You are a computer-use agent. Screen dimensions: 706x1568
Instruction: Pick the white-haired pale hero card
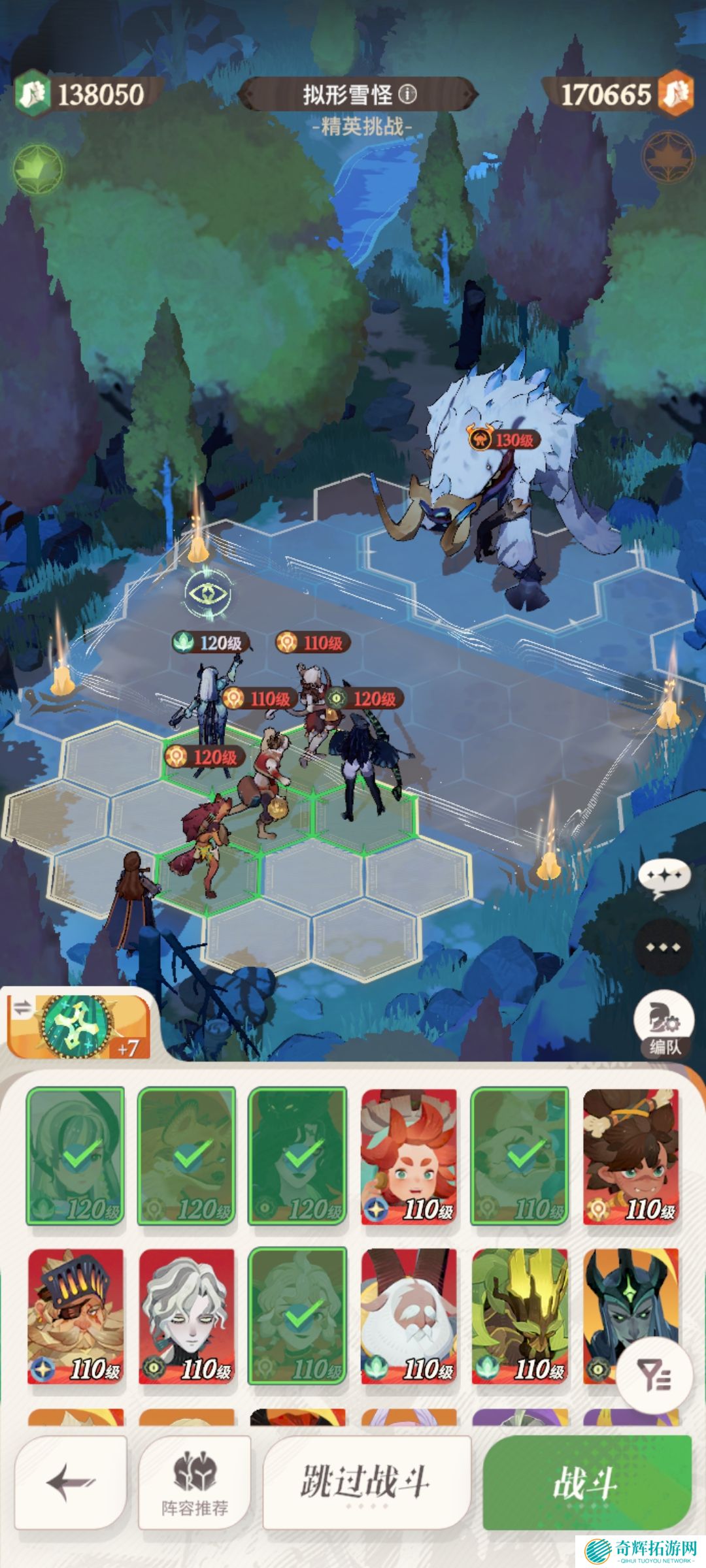coord(187,1316)
